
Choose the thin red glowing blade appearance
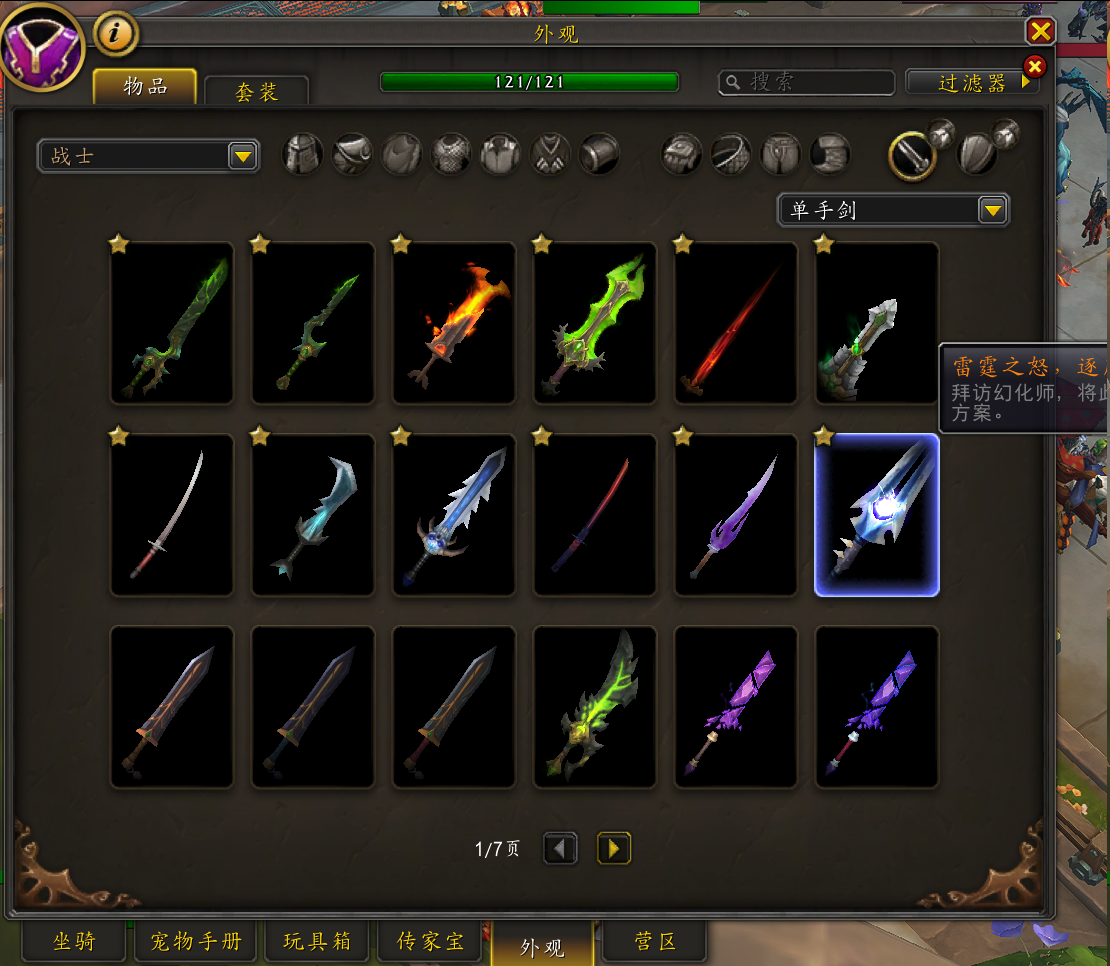(x=736, y=323)
